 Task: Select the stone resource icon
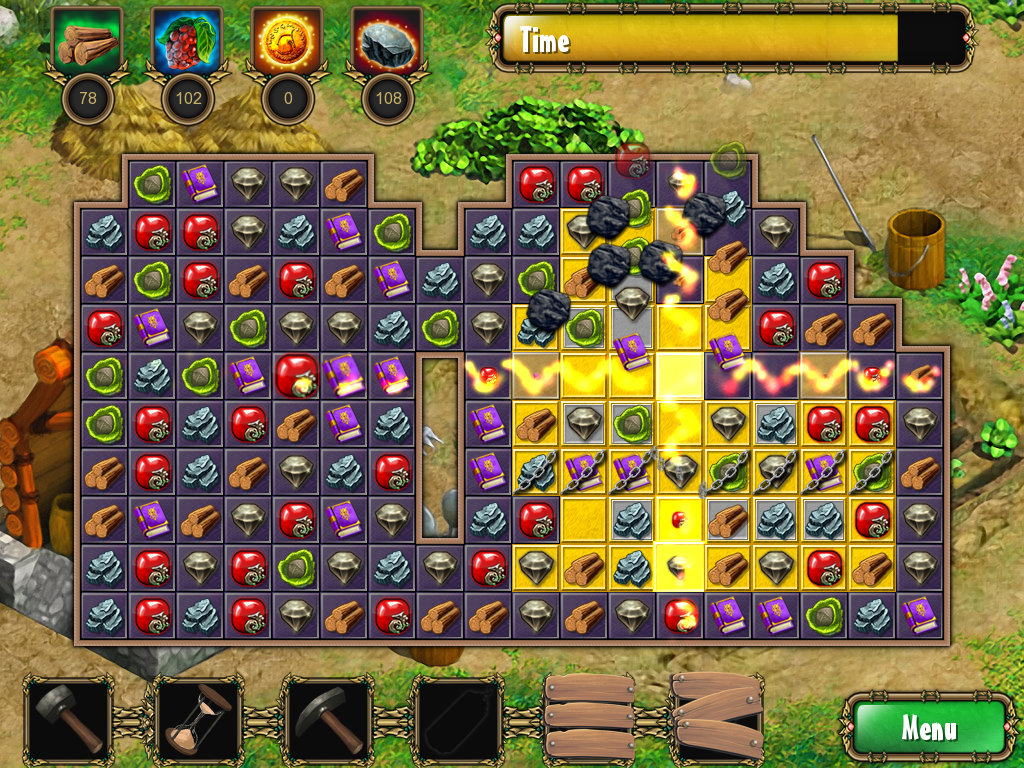[x=387, y=42]
